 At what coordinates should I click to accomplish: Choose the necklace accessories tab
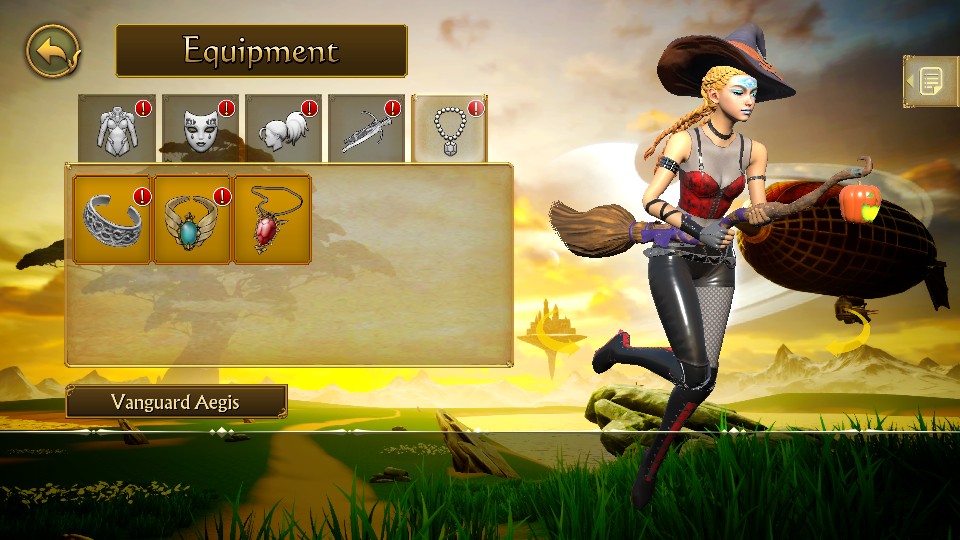click(449, 129)
